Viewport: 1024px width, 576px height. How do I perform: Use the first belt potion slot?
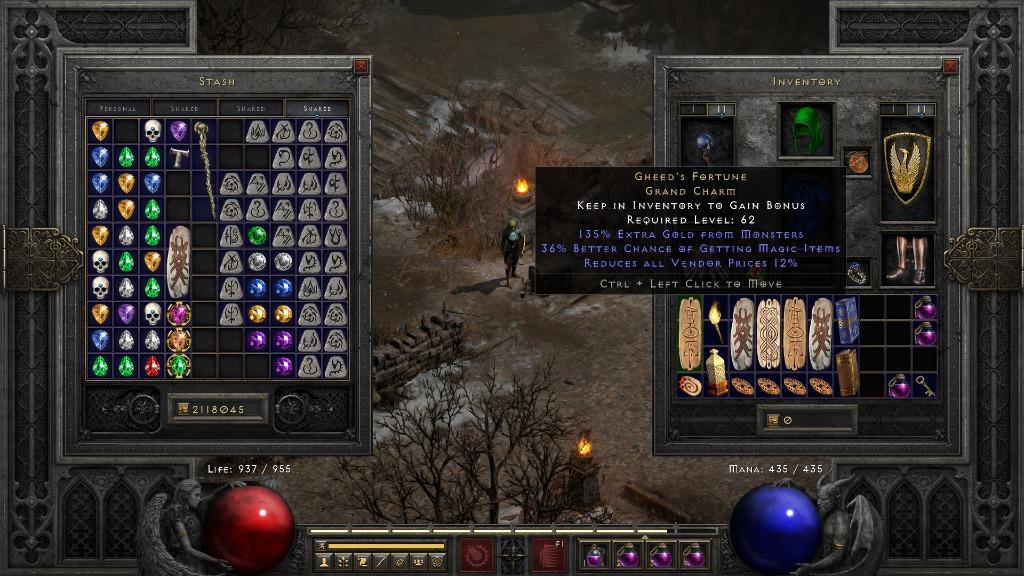(x=594, y=555)
